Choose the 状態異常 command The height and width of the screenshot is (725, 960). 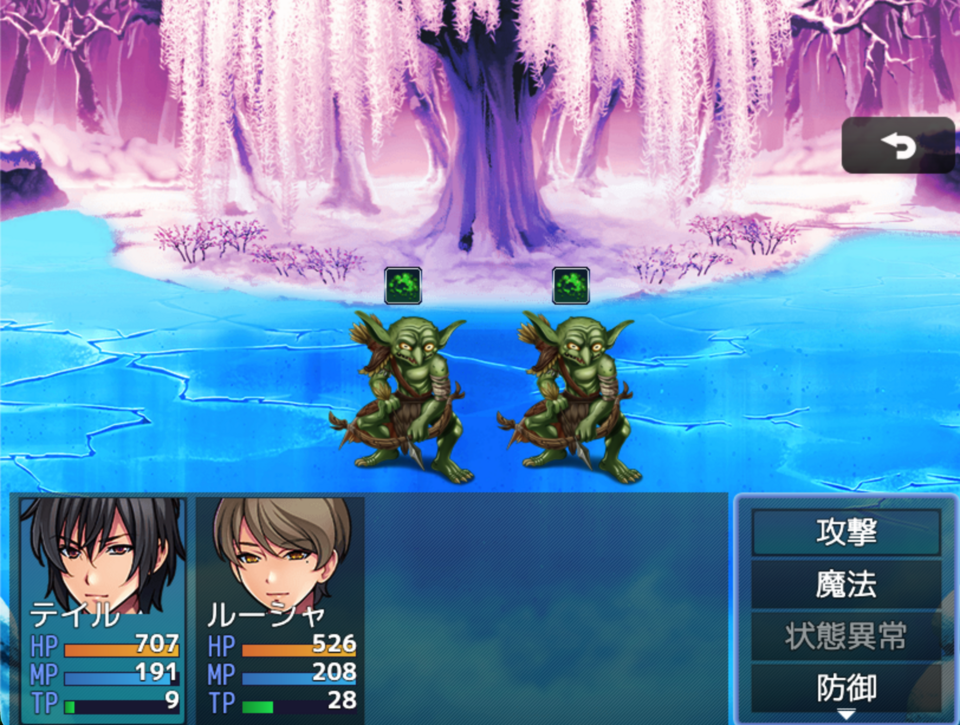(846, 637)
